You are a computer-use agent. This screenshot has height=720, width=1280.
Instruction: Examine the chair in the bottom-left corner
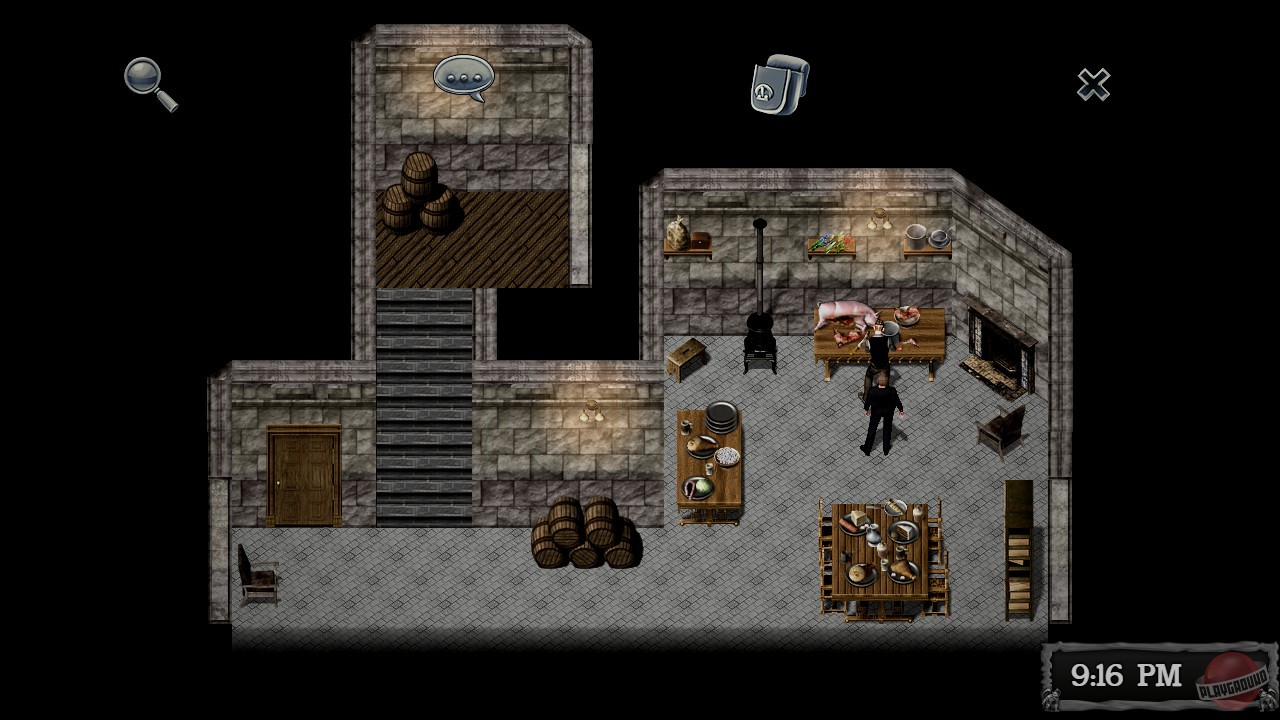coord(260,575)
